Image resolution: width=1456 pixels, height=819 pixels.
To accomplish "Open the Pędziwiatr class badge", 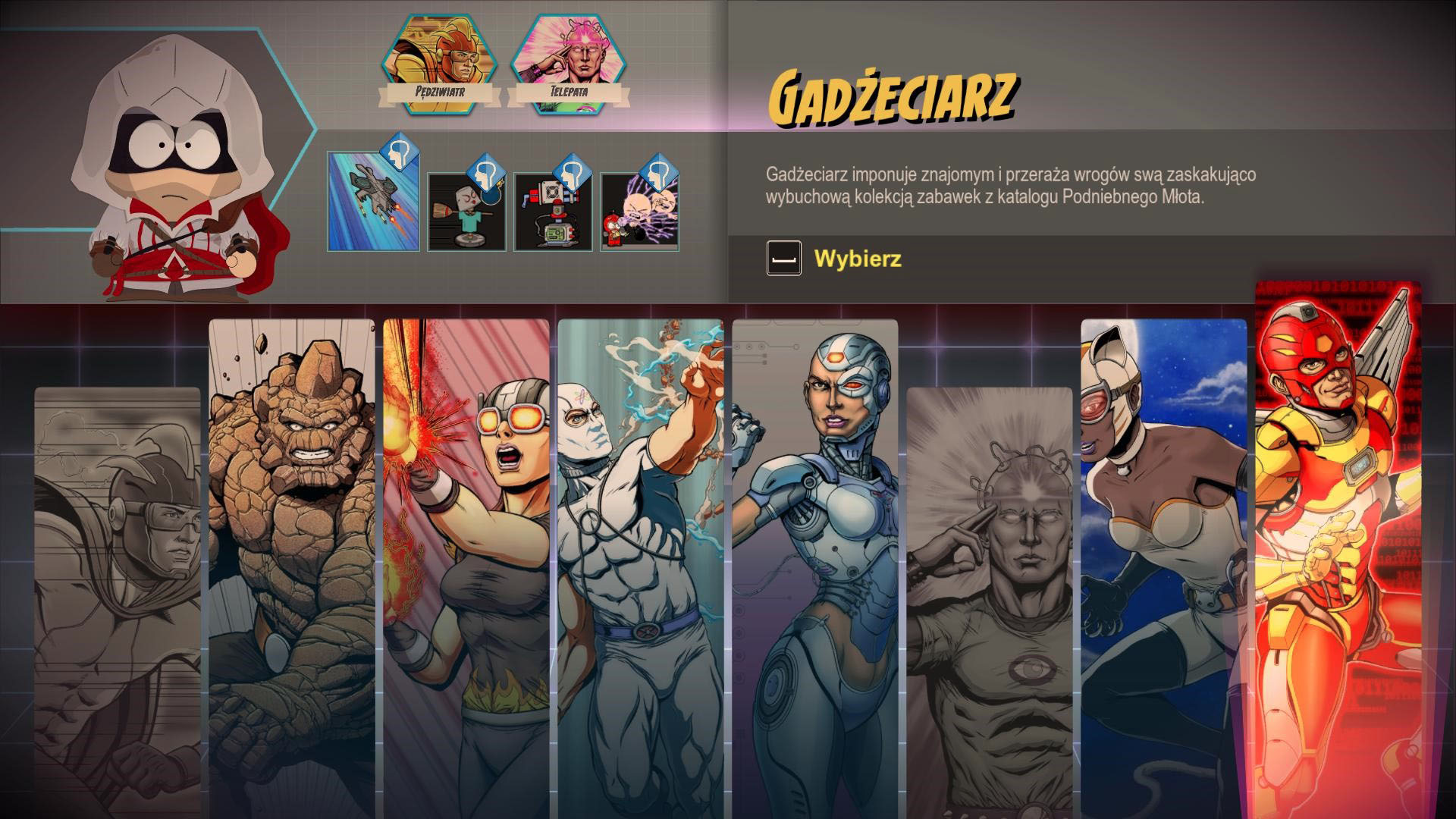I will pos(440,66).
